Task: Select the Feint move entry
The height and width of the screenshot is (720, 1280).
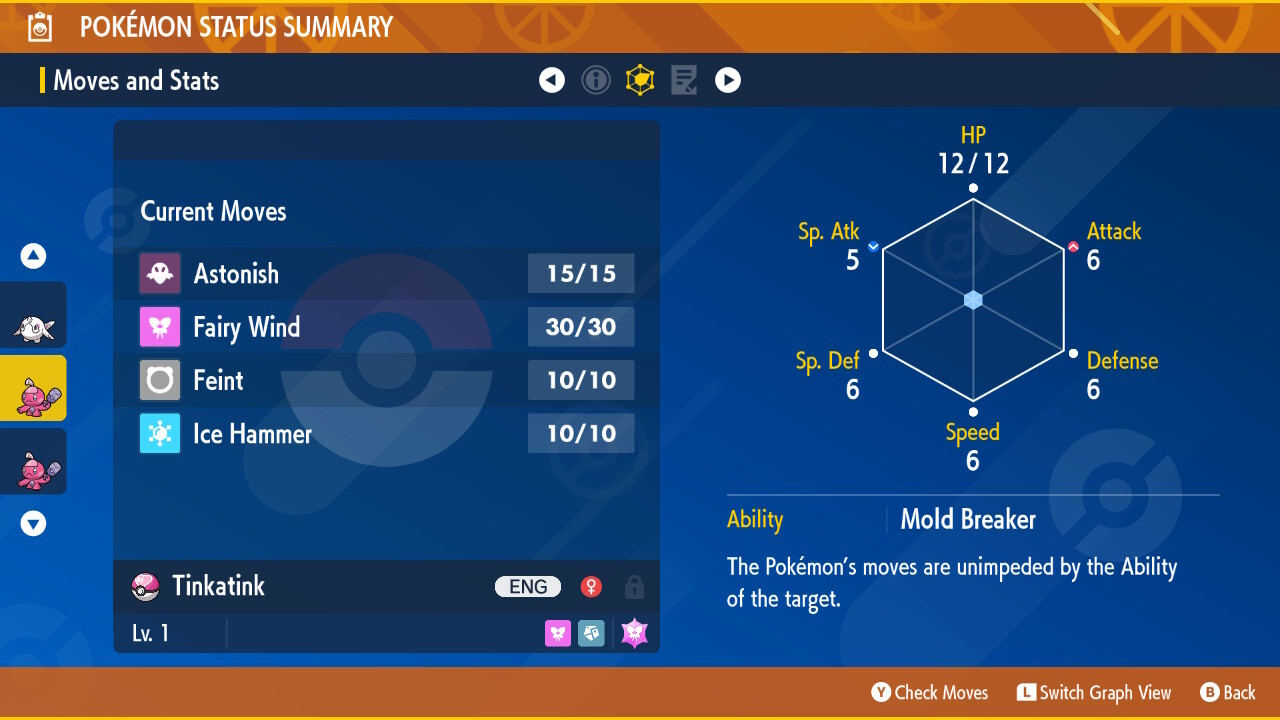Action: click(386, 380)
